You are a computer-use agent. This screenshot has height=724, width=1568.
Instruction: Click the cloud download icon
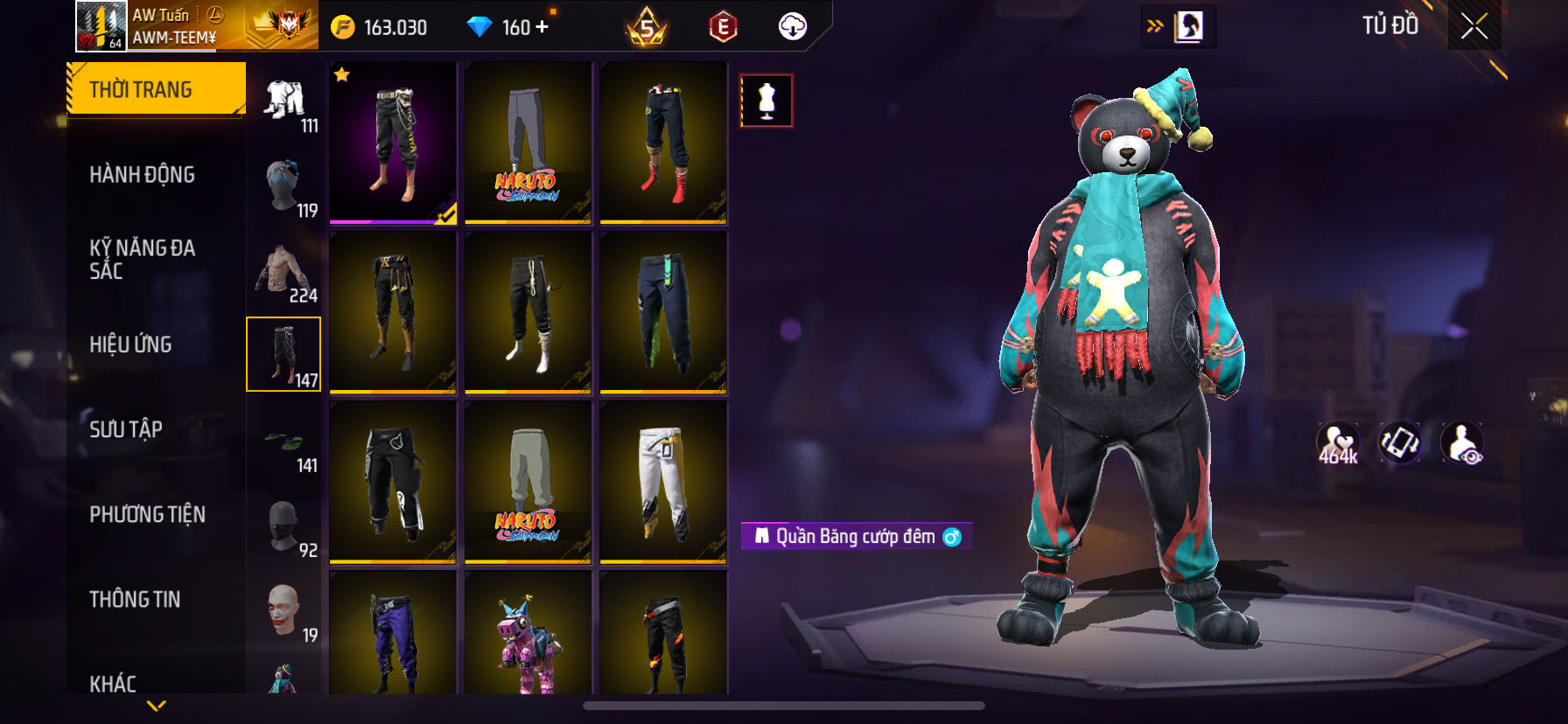pos(793,27)
